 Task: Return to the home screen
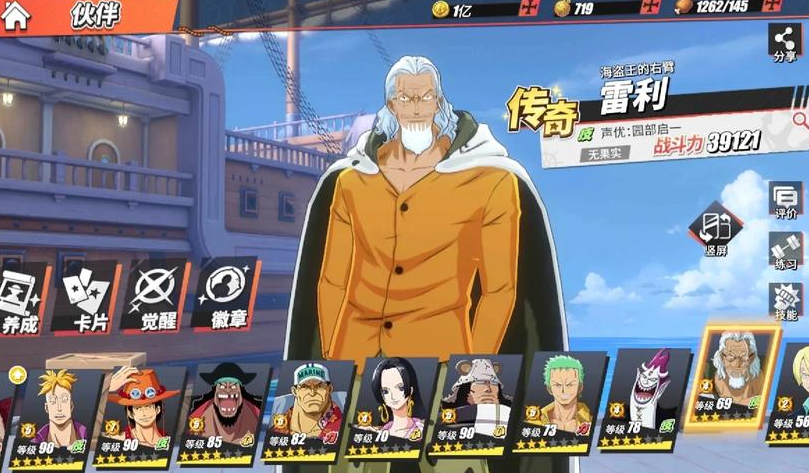18,14
